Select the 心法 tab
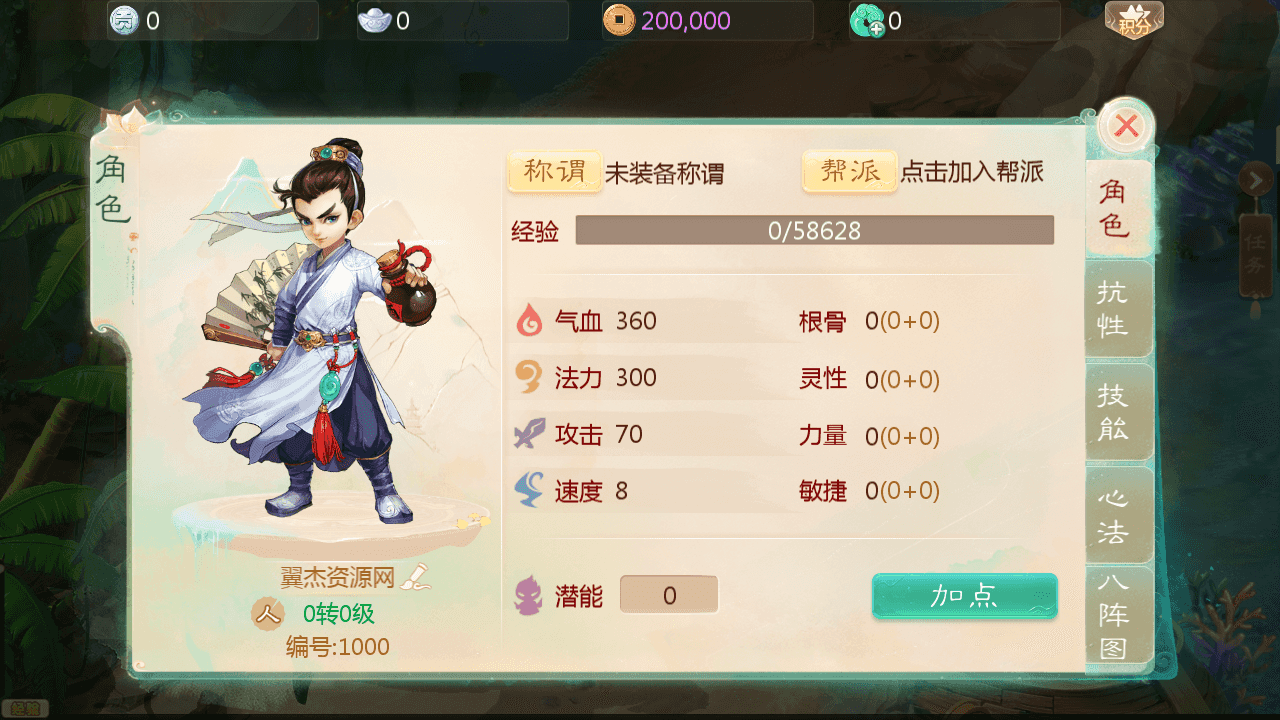This screenshot has height=720, width=1280. pos(1114,515)
